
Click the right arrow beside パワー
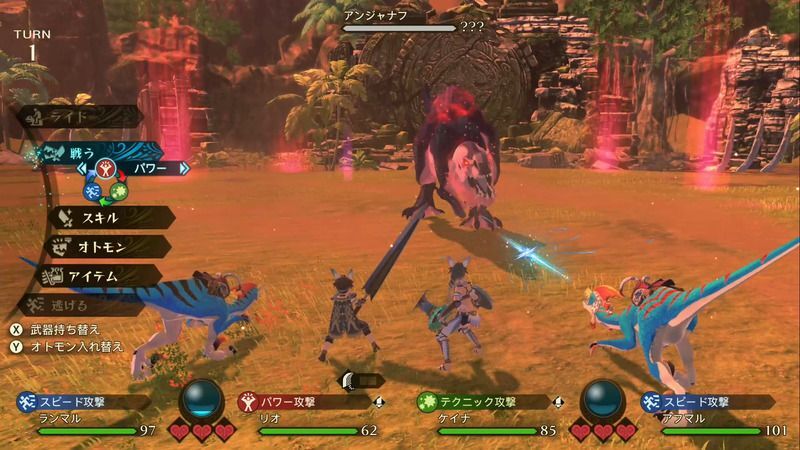coord(184,169)
